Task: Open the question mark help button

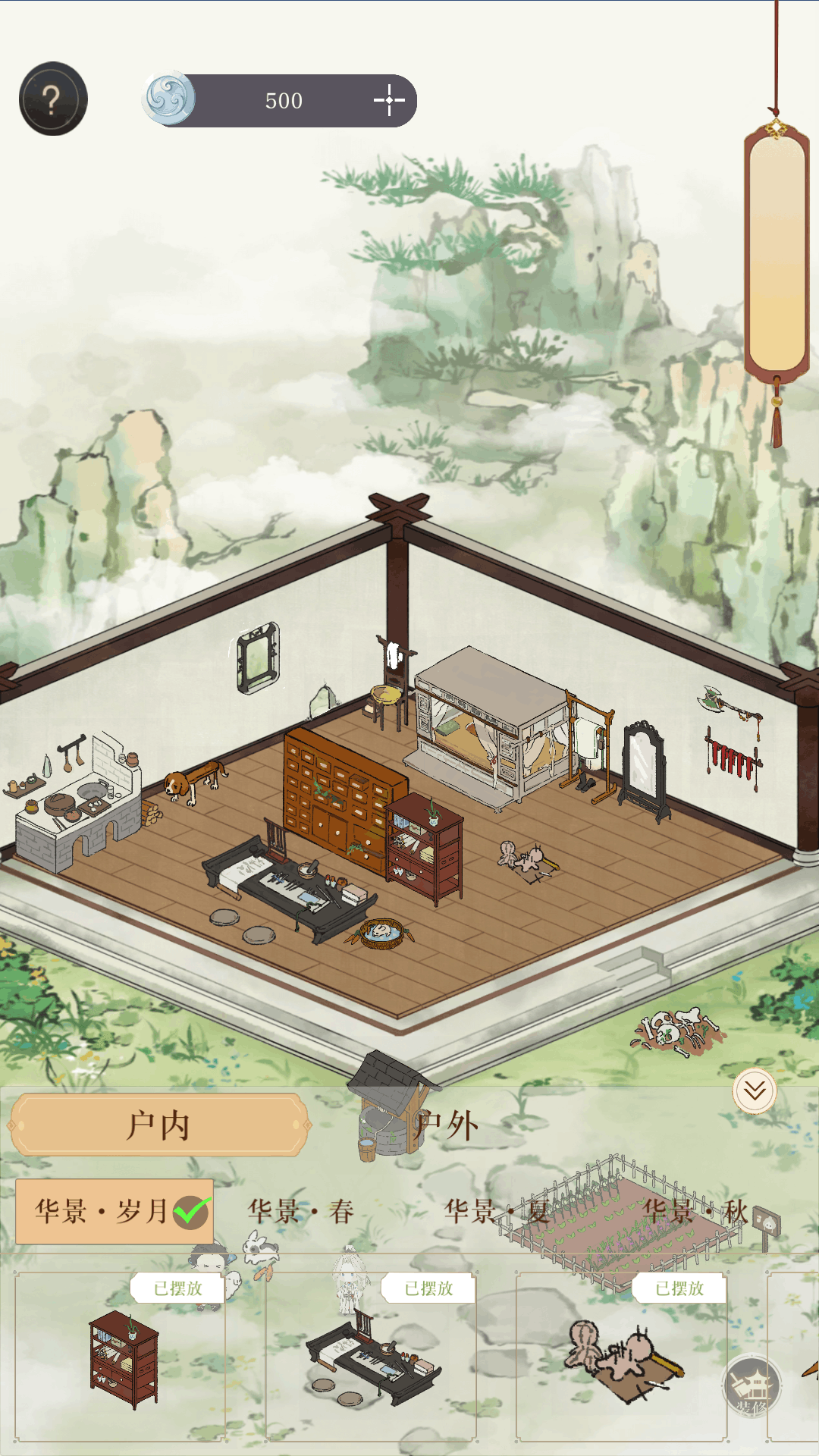Action: coord(53,99)
